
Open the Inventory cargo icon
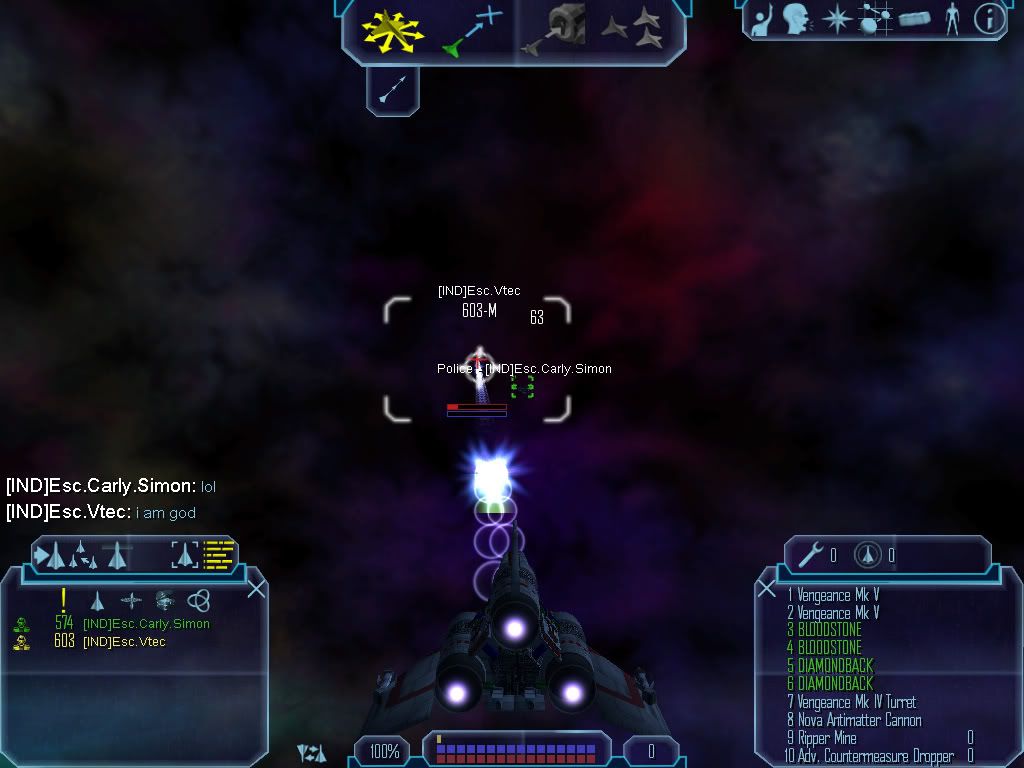pyautogui.click(x=915, y=19)
